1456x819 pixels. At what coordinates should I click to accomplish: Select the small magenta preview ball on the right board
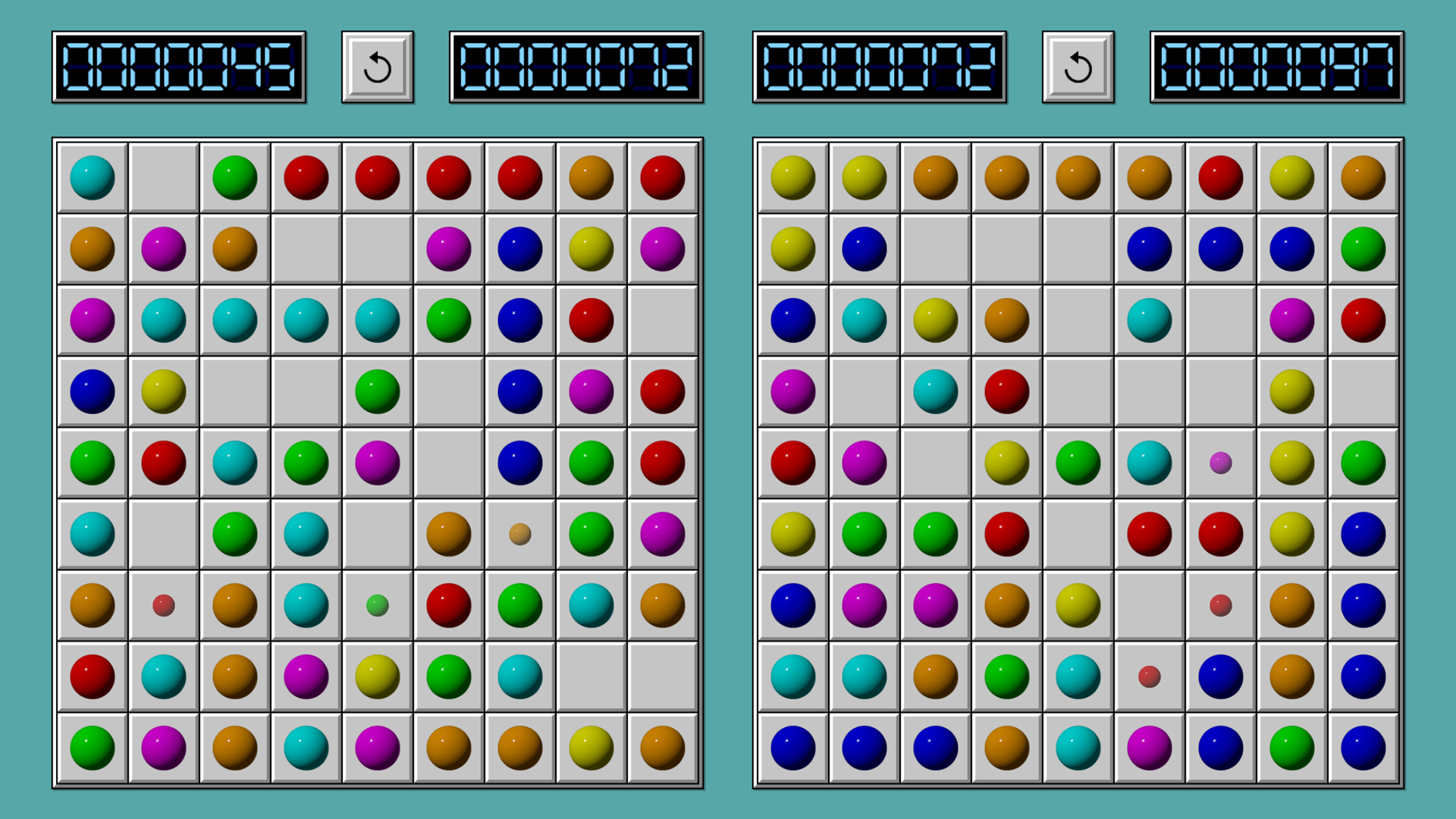[1221, 463]
